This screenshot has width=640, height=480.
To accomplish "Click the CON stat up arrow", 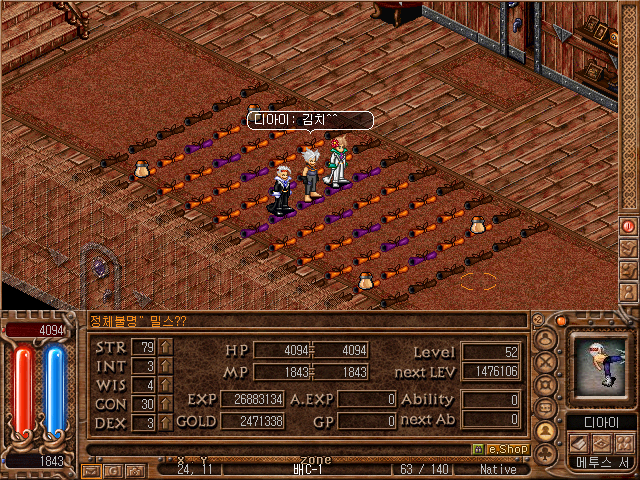I will pyautogui.click(x=166, y=404).
